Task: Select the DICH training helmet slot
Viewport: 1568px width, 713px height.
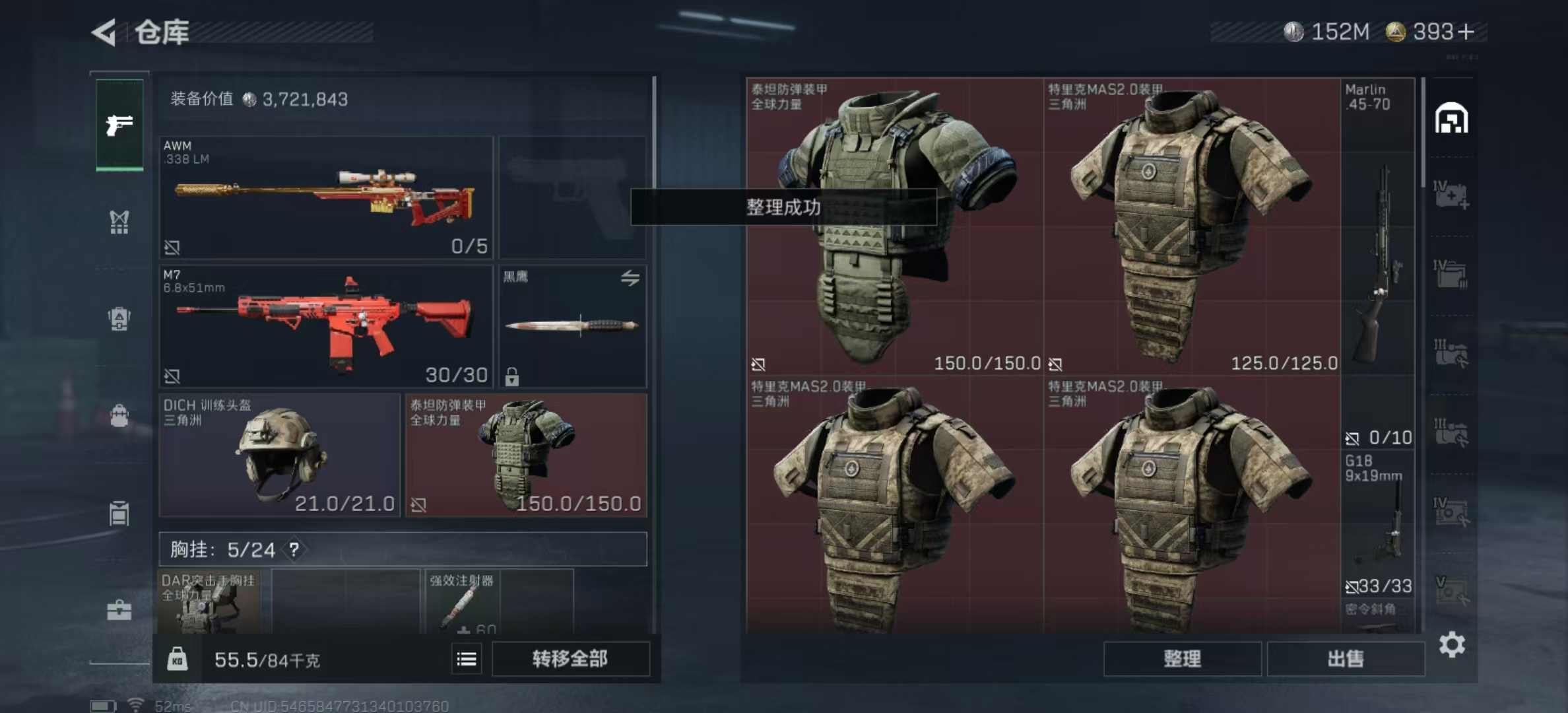Action: point(279,456)
